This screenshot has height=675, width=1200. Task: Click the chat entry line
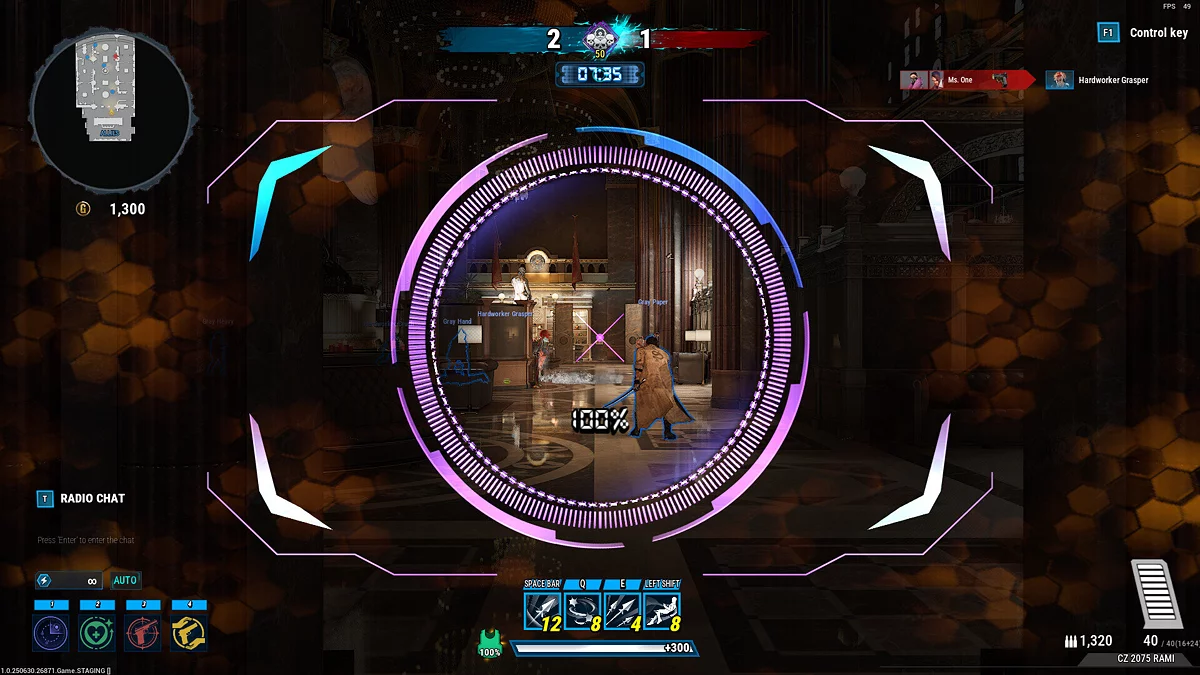point(86,540)
